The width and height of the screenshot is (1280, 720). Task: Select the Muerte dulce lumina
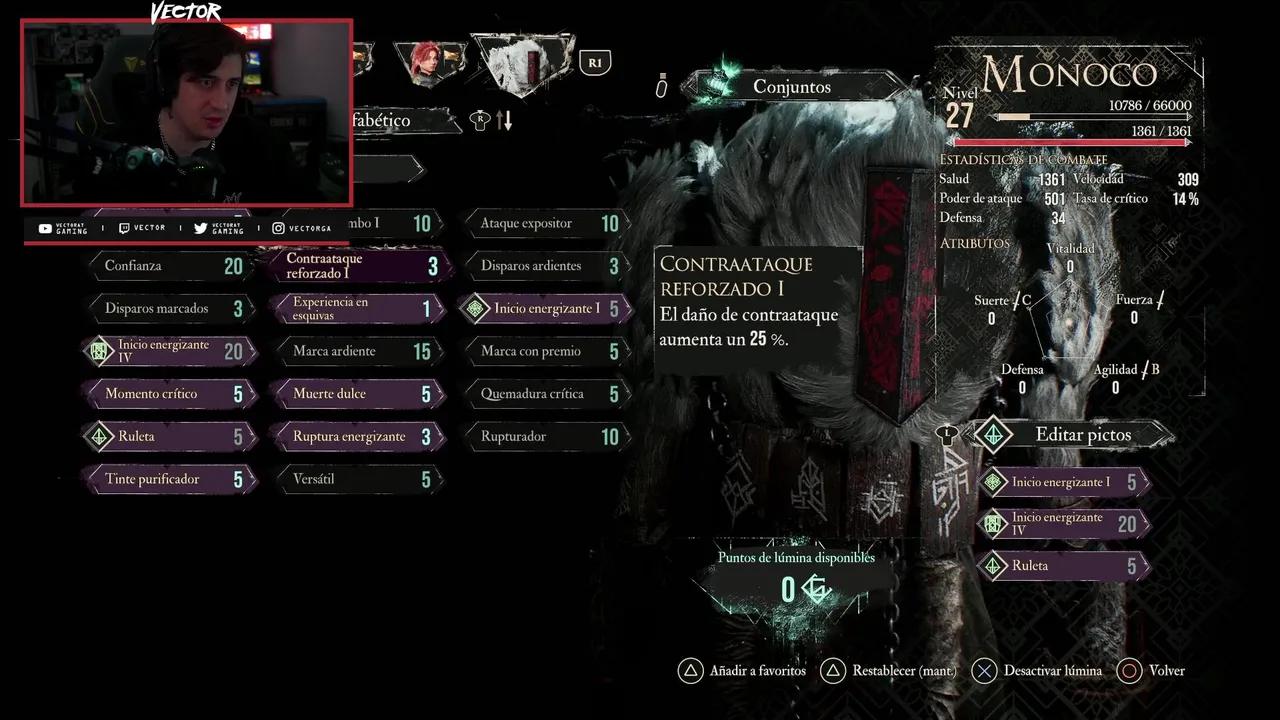click(358, 394)
